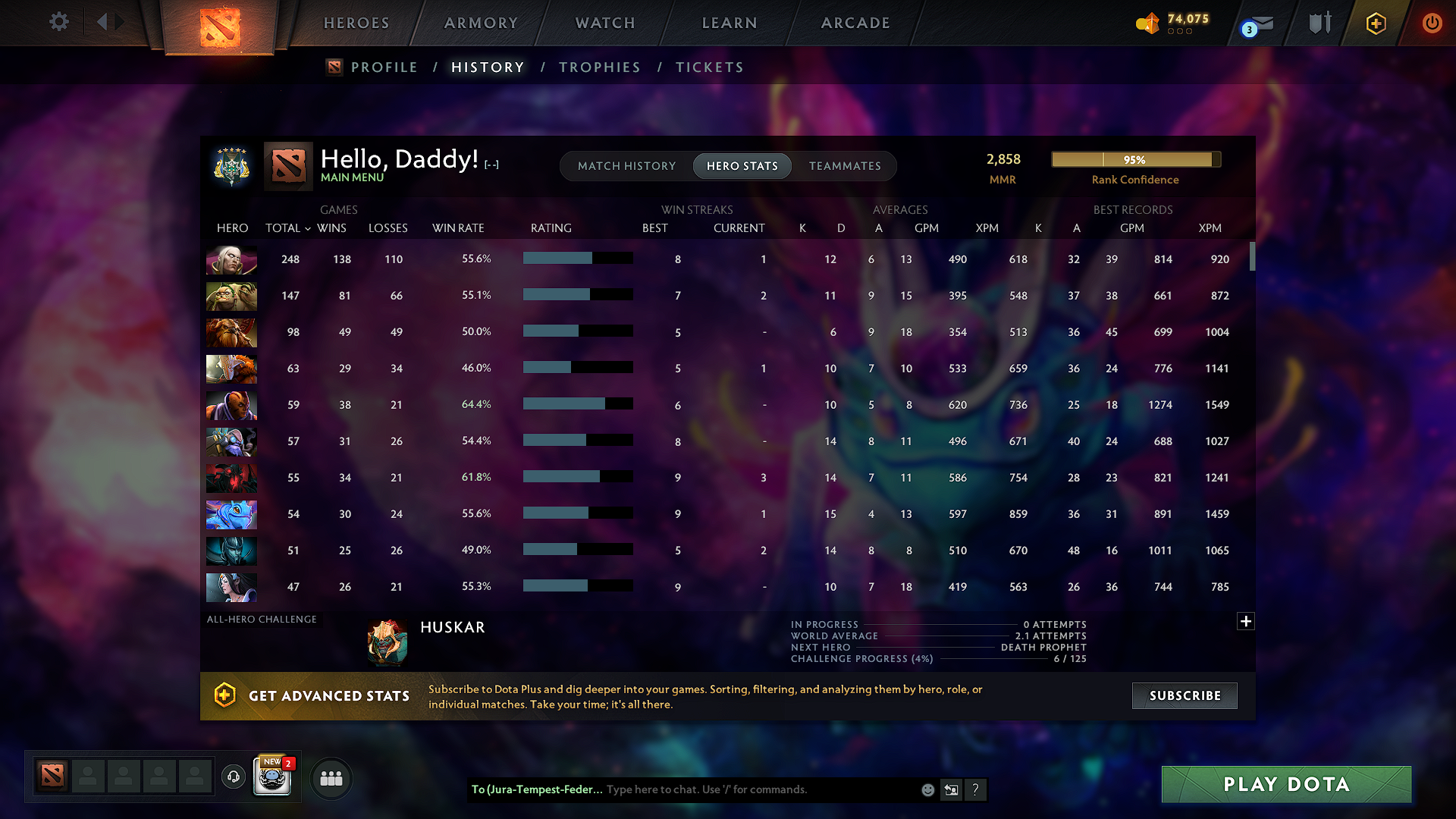This screenshot has width=1456, height=819.
Task: Click the SUBSCRIBE button
Action: (x=1184, y=695)
